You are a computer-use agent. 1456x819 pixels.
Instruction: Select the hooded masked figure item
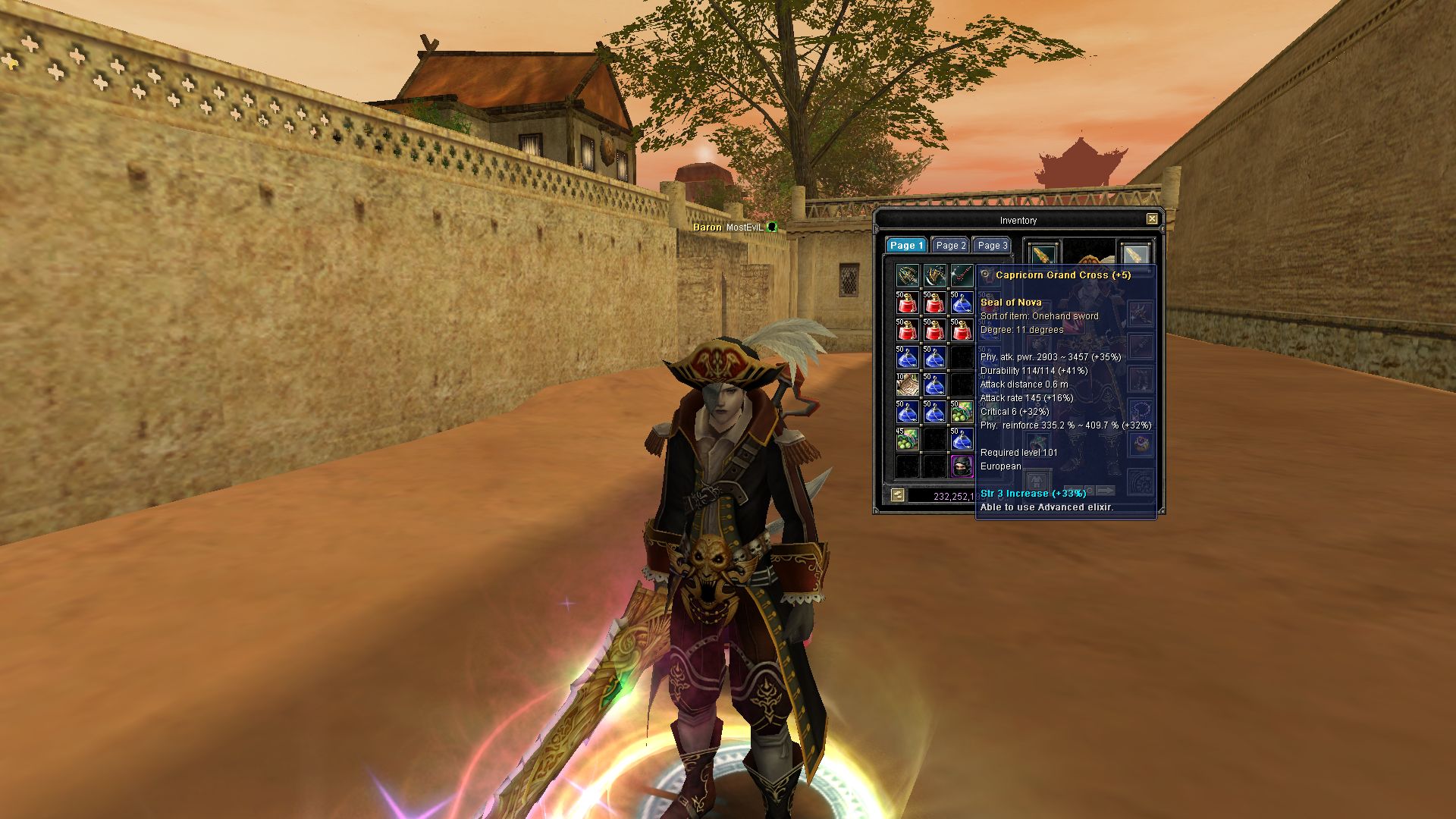coord(962,466)
